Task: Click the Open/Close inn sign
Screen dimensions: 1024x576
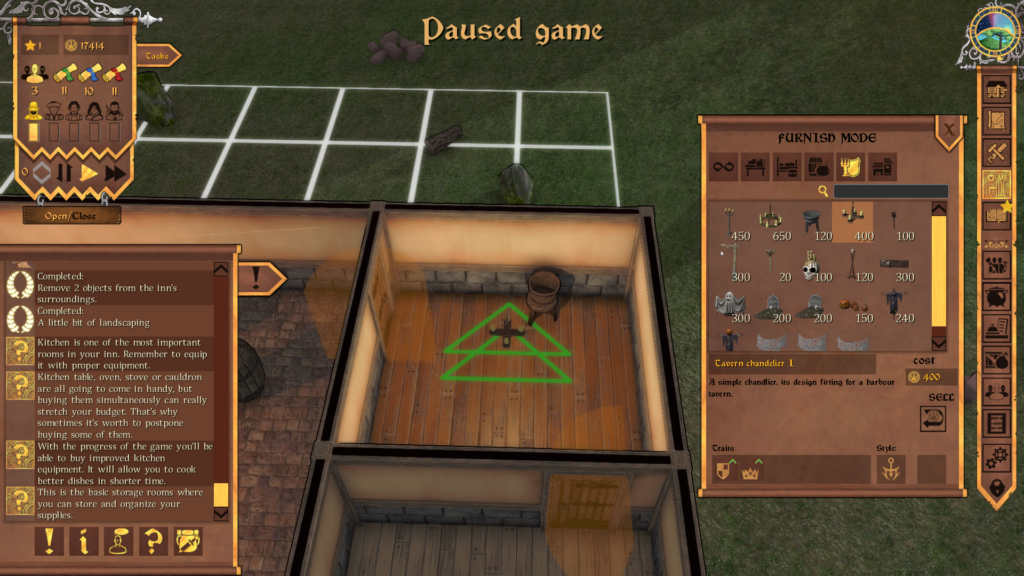Action: click(72, 214)
